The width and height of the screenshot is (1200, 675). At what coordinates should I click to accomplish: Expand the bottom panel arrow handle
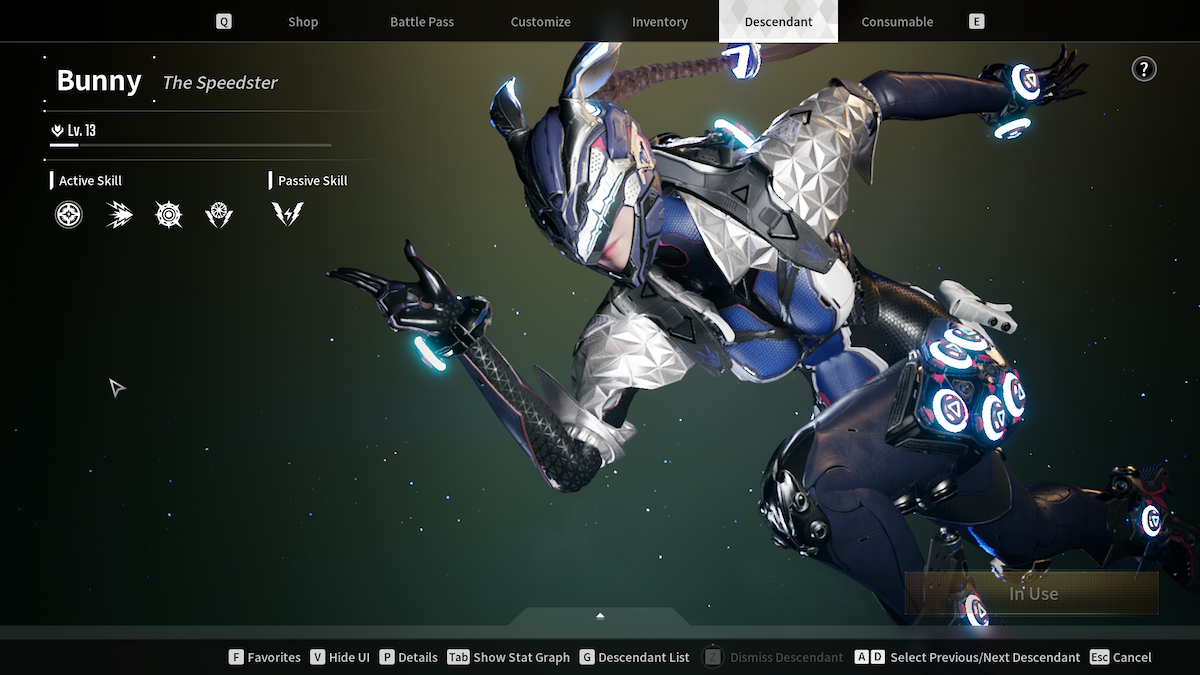(600, 616)
